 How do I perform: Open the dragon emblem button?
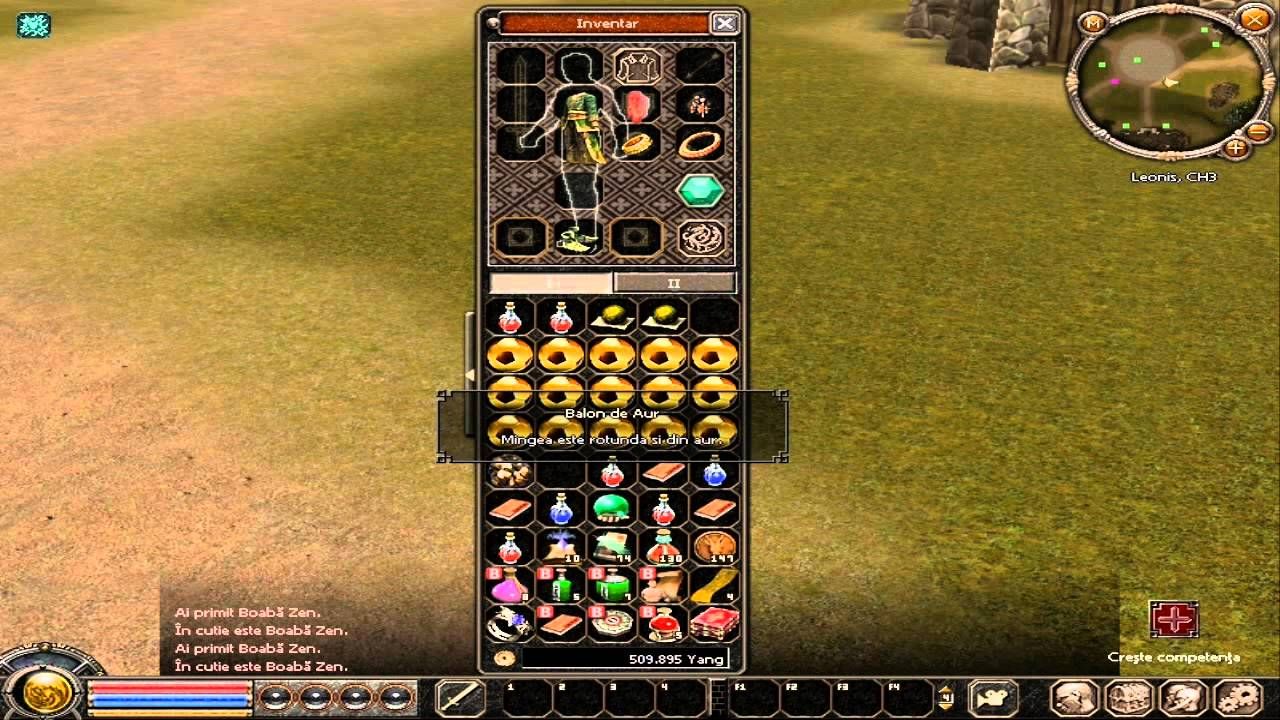[x=700, y=238]
